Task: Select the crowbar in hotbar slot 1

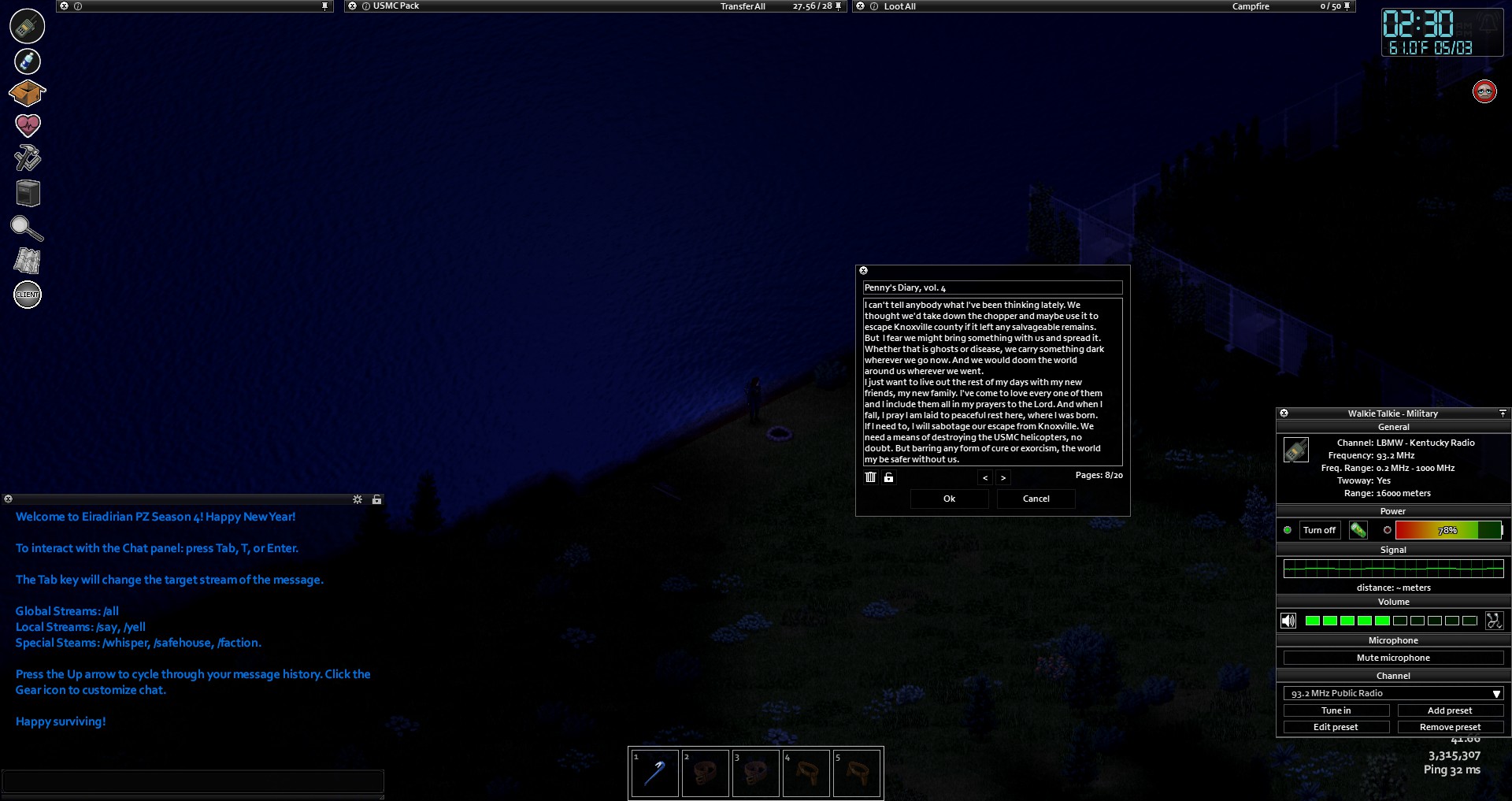Action: click(654, 773)
